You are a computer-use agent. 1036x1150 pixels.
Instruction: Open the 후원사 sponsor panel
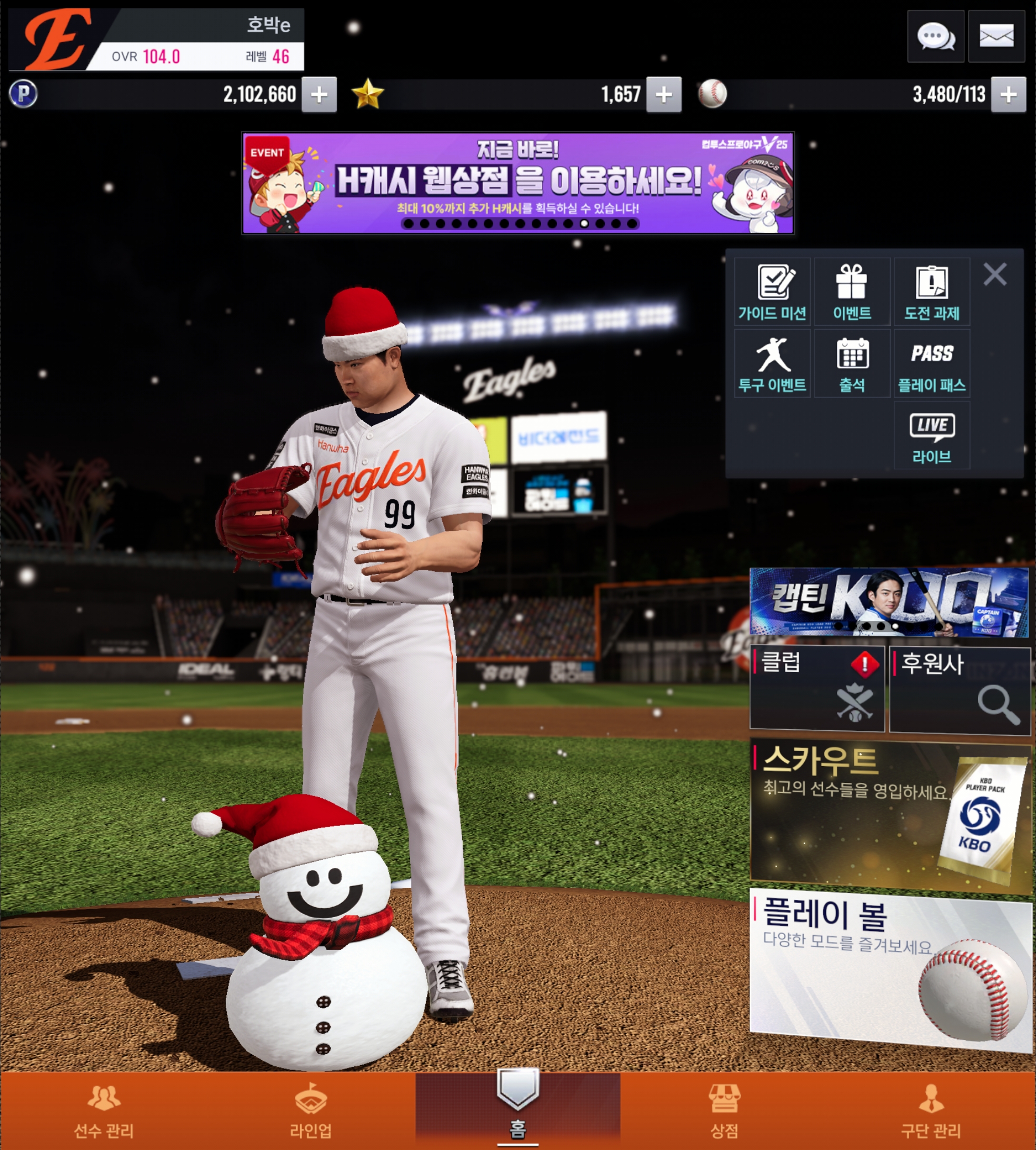[x=960, y=690]
